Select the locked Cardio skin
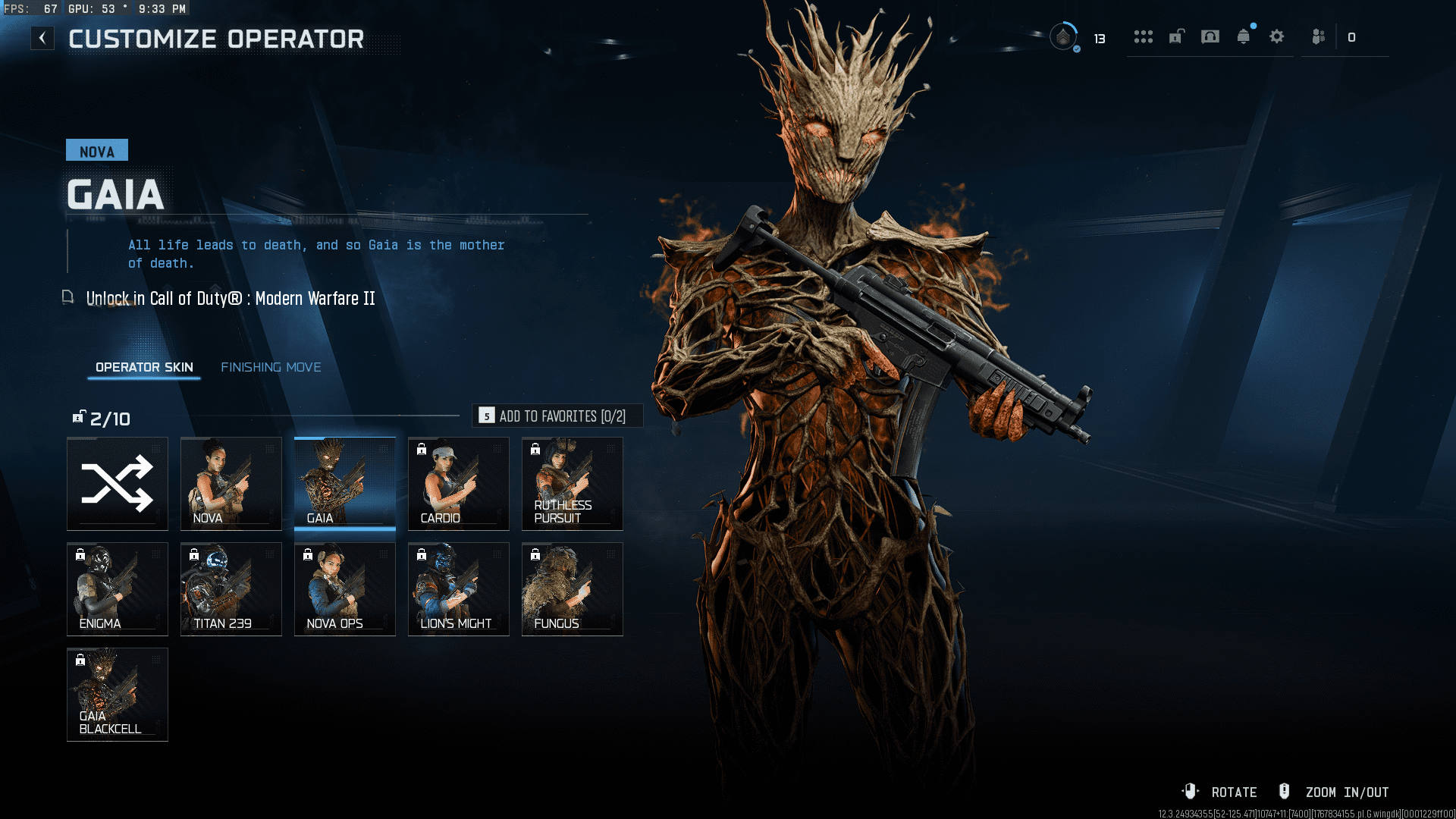 (459, 483)
